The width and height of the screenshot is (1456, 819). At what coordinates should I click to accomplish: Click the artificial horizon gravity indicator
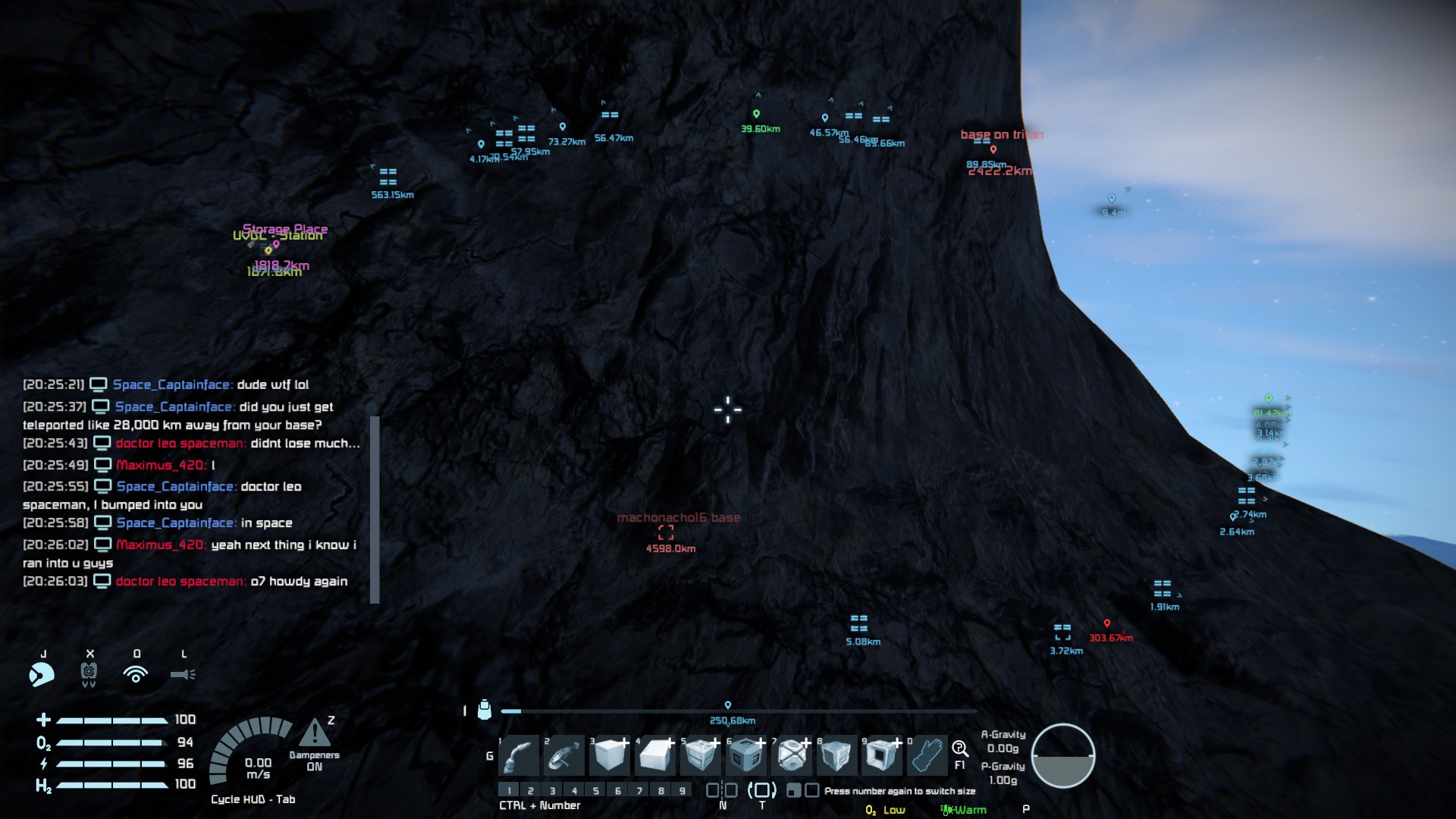1063,755
